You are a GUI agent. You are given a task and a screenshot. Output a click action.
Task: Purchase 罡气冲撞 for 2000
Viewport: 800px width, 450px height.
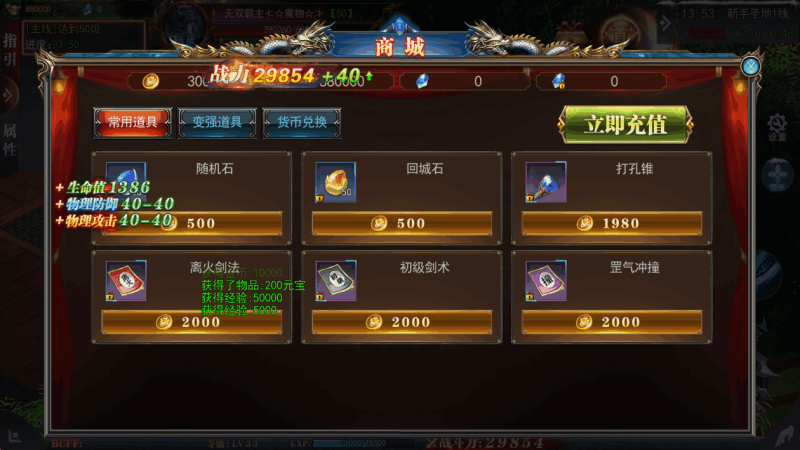(612, 322)
